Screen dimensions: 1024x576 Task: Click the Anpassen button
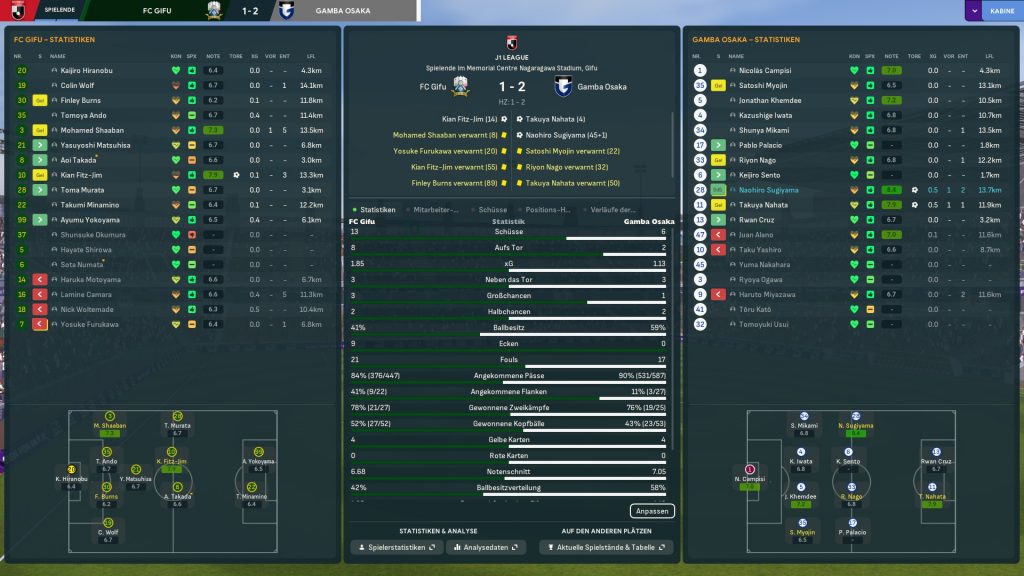(651, 510)
